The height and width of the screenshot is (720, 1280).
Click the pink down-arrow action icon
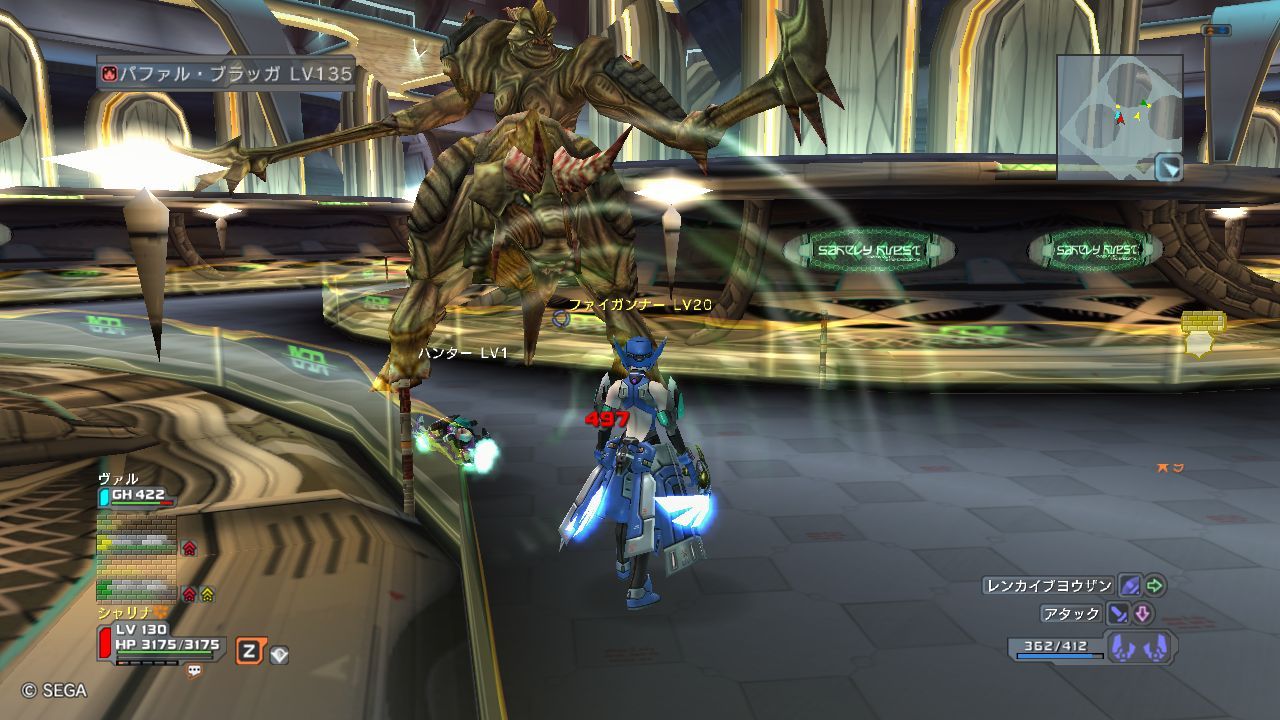(1142, 614)
